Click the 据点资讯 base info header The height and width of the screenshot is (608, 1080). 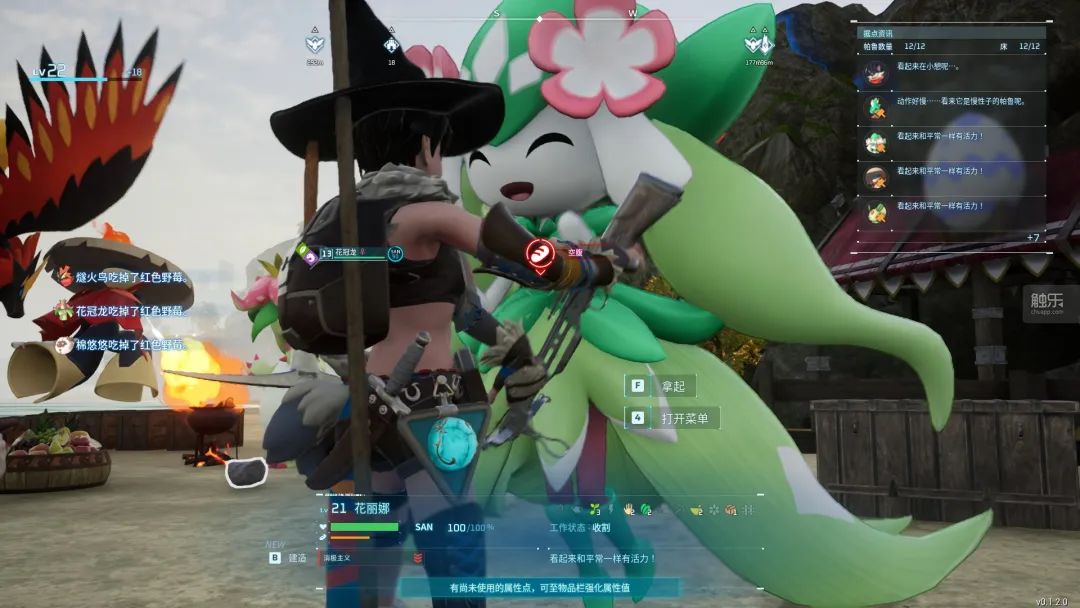click(x=880, y=33)
